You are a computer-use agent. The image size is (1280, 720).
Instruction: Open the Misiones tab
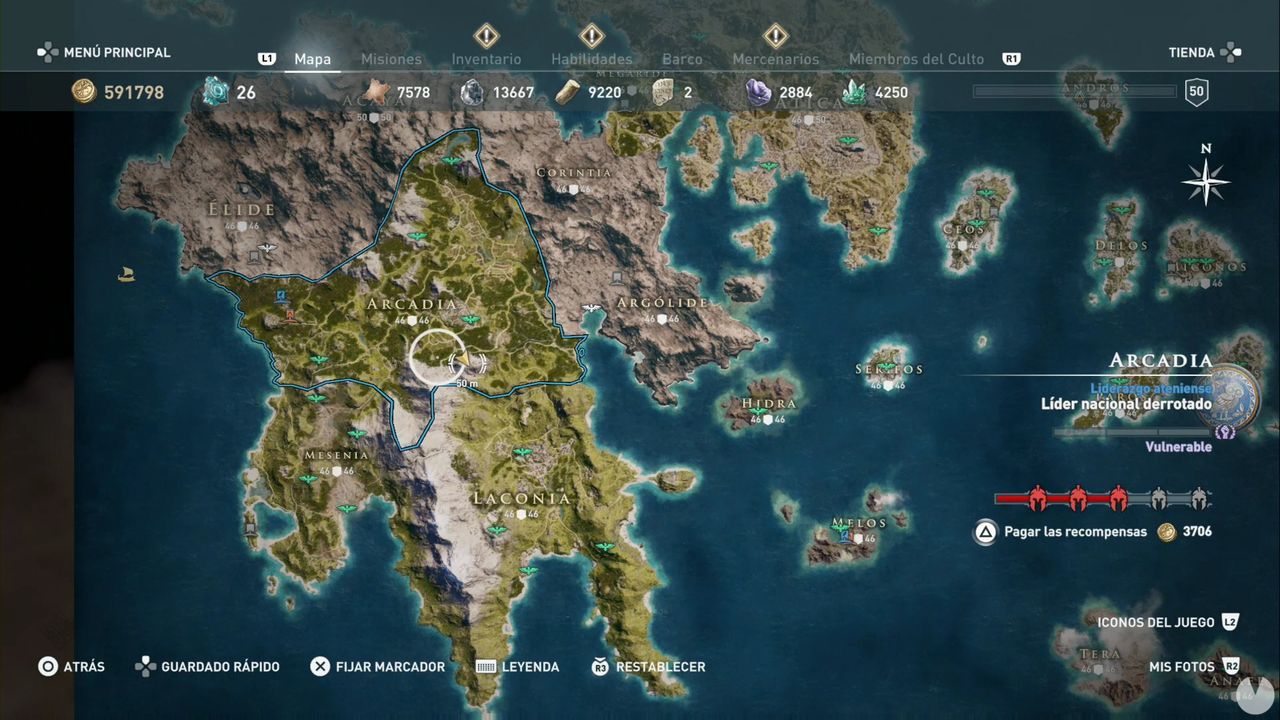pos(391,59)
